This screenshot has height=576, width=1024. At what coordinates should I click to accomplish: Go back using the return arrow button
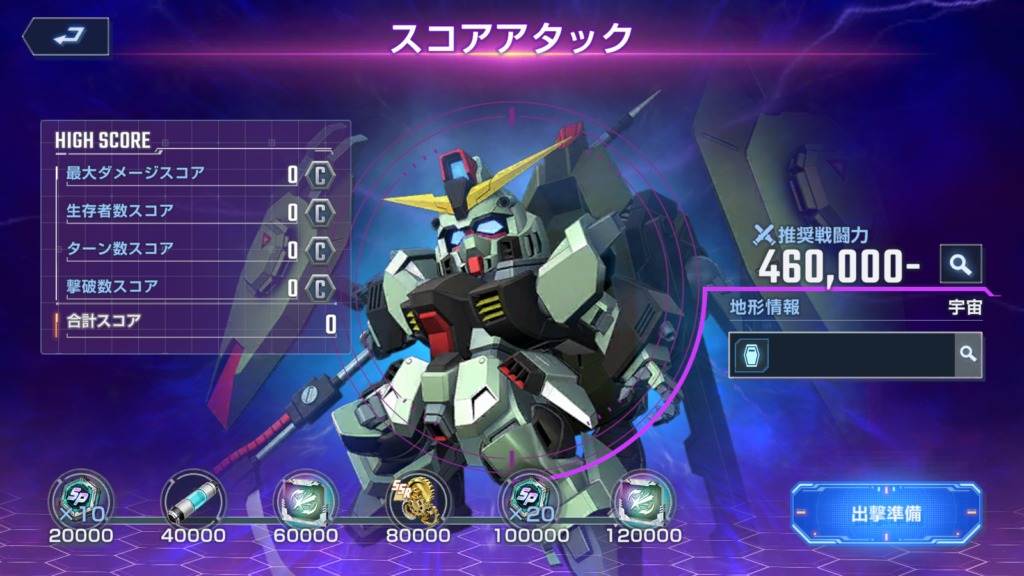pos(66,37)
